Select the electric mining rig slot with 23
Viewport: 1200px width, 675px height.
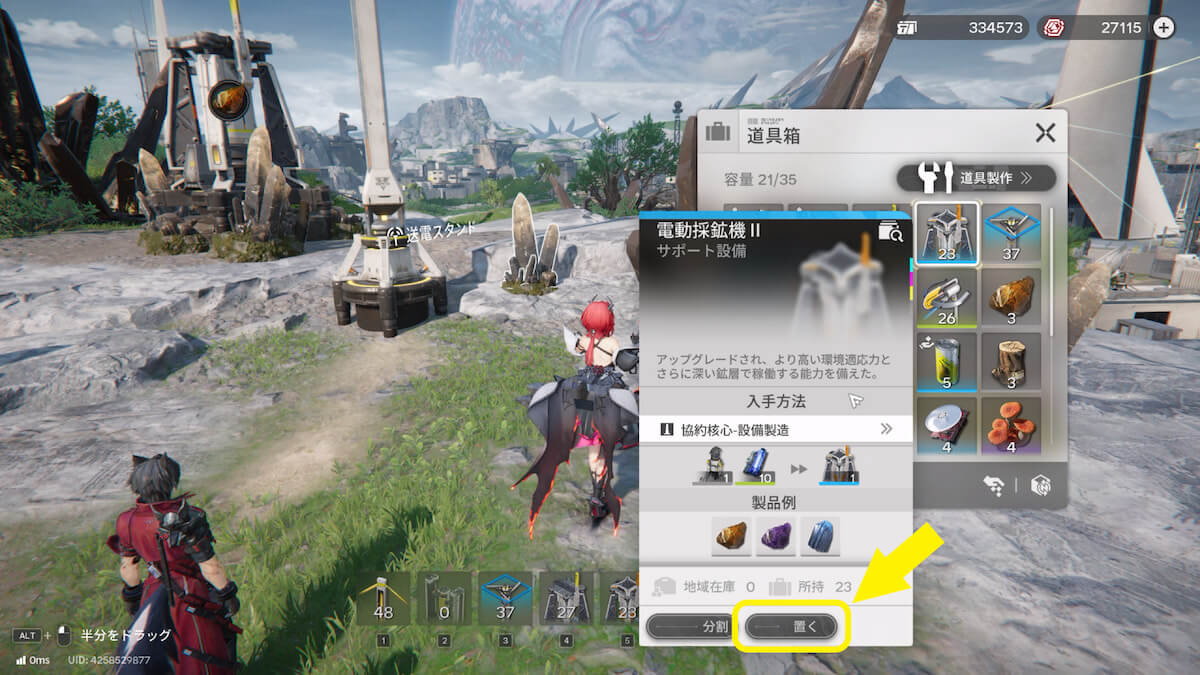click(x=946, y=235)
